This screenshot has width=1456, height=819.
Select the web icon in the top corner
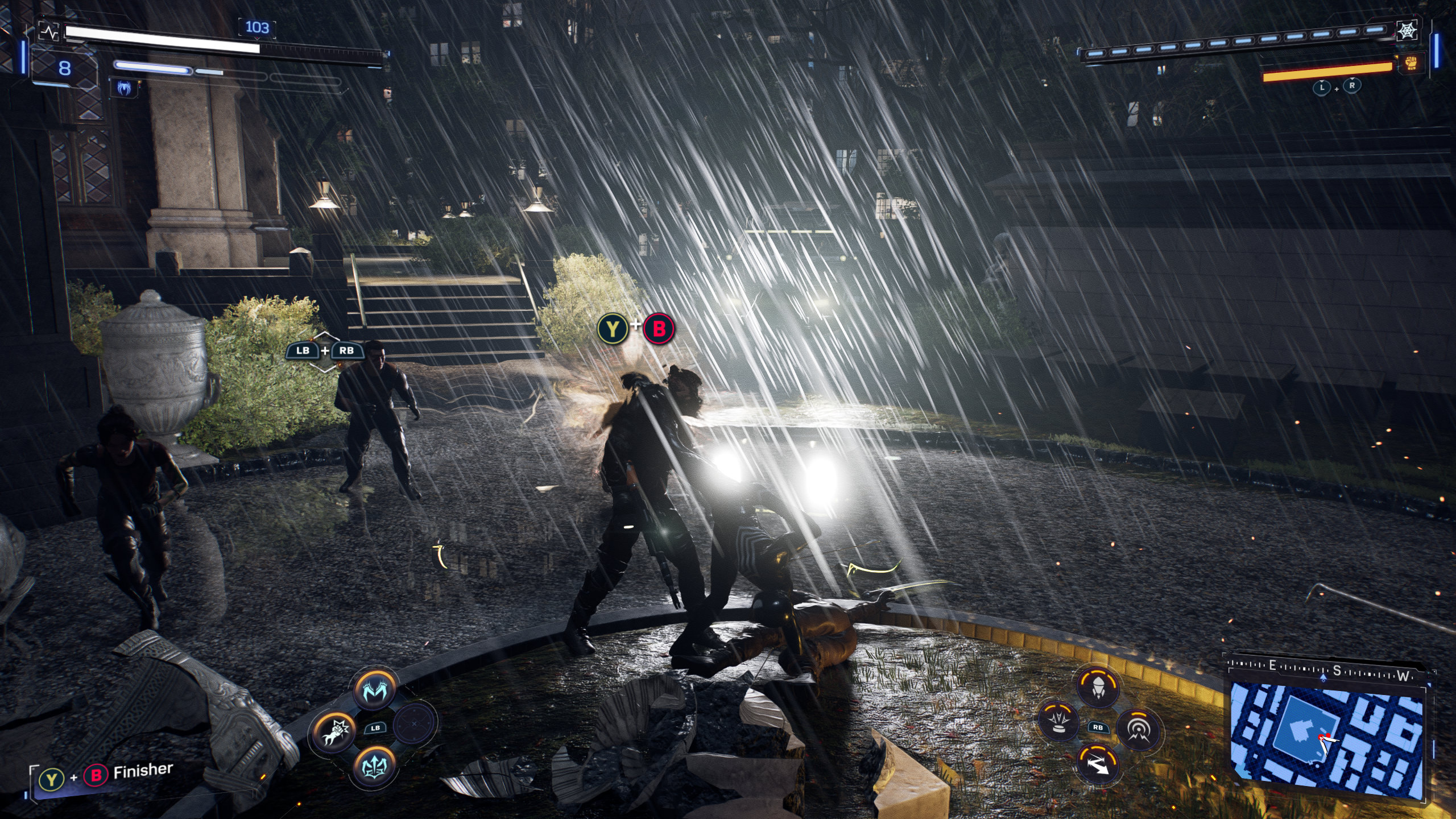point(1408,31)
